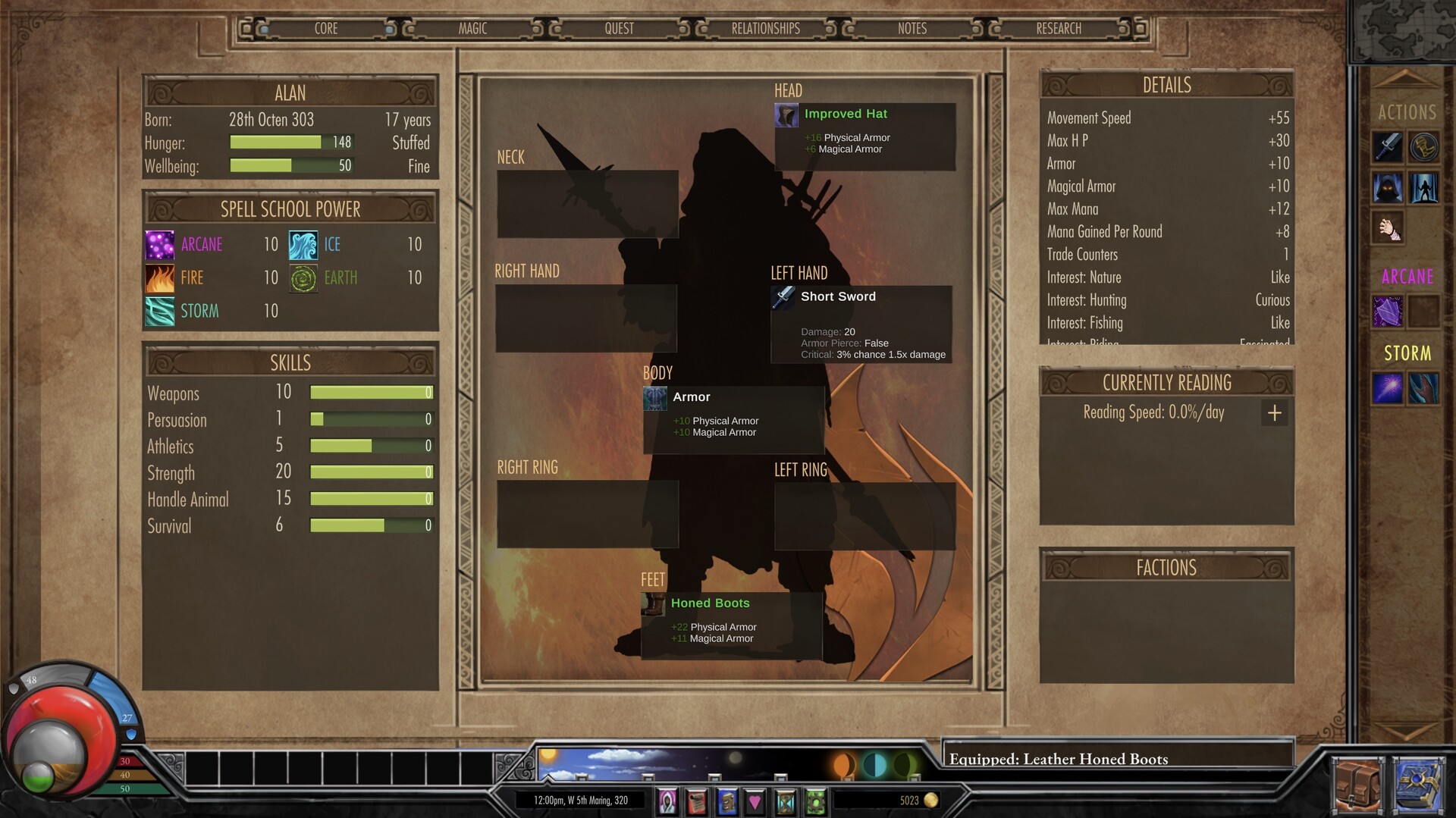This screenshot has height=818, width=1456.
Task: Select the purple Arcane spell icon
Action: pyautogui.click(x=1388, y=312)
